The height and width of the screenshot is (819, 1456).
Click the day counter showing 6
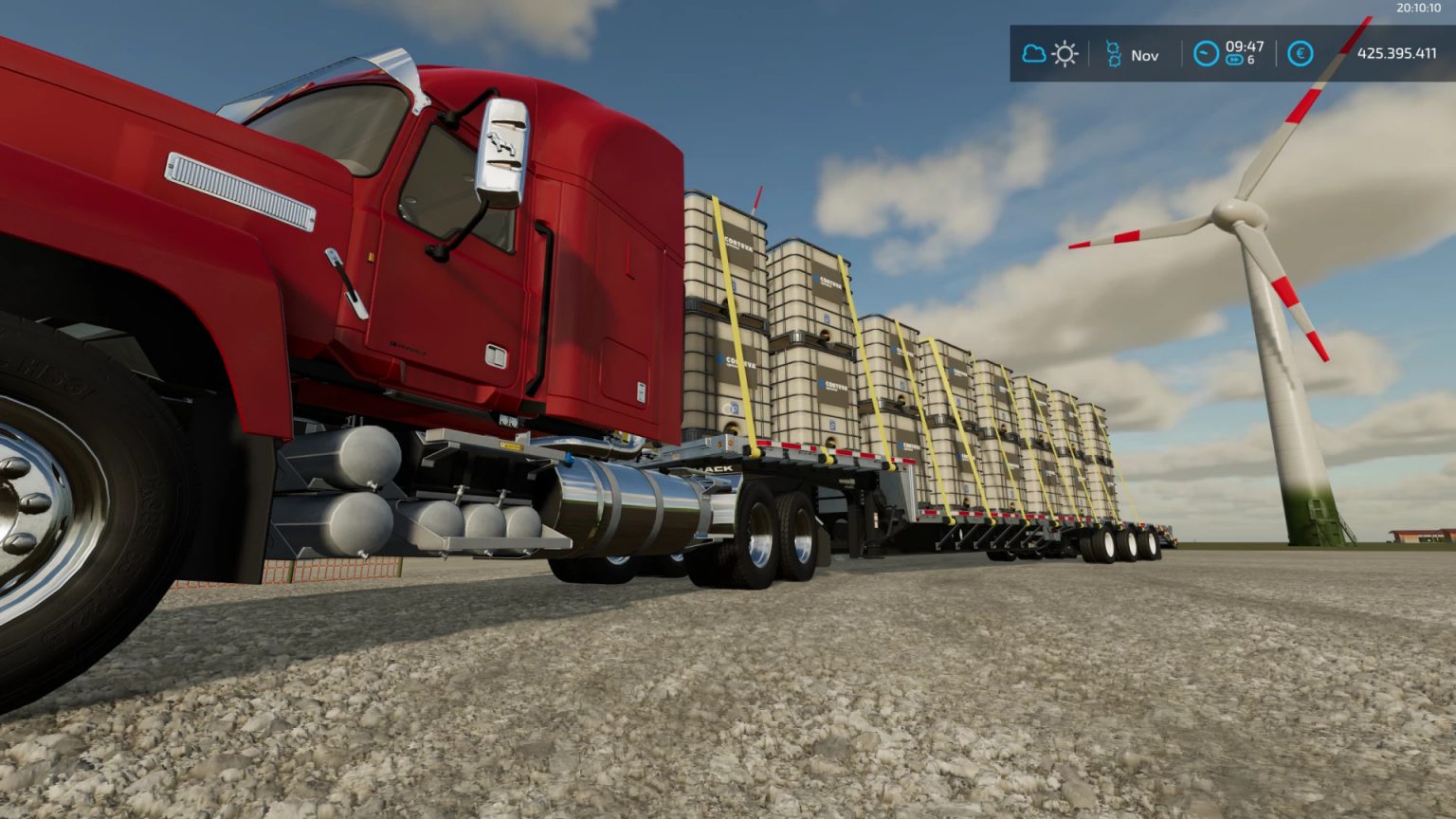tap(1249, 60)
